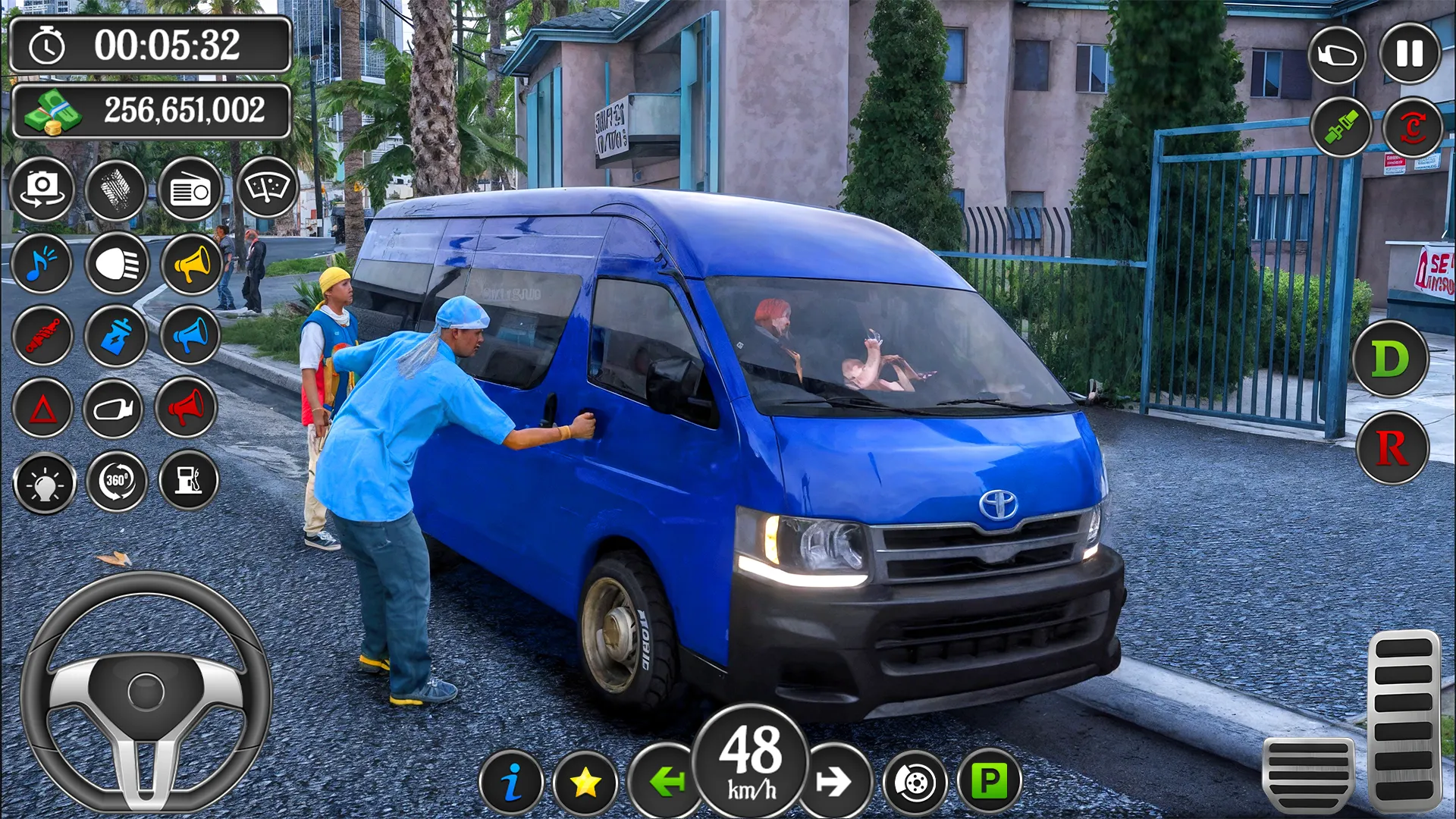The image size is (1456, 819).
Task: Click the red suspension spring icon
Action: pos(42,336)
